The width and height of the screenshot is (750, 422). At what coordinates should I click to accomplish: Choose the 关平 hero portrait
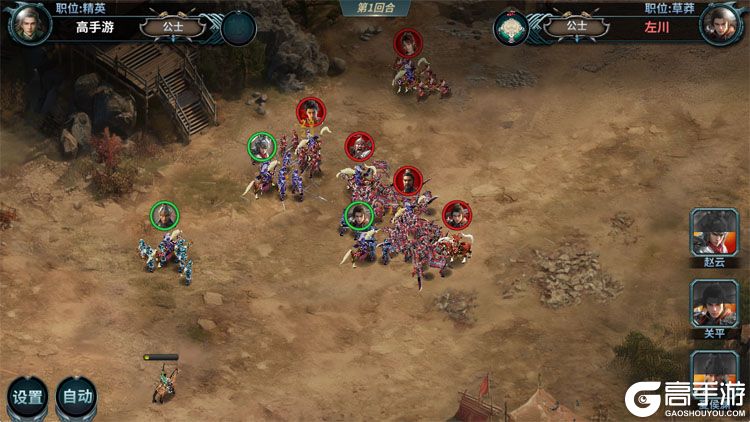[x=715, y=303]
